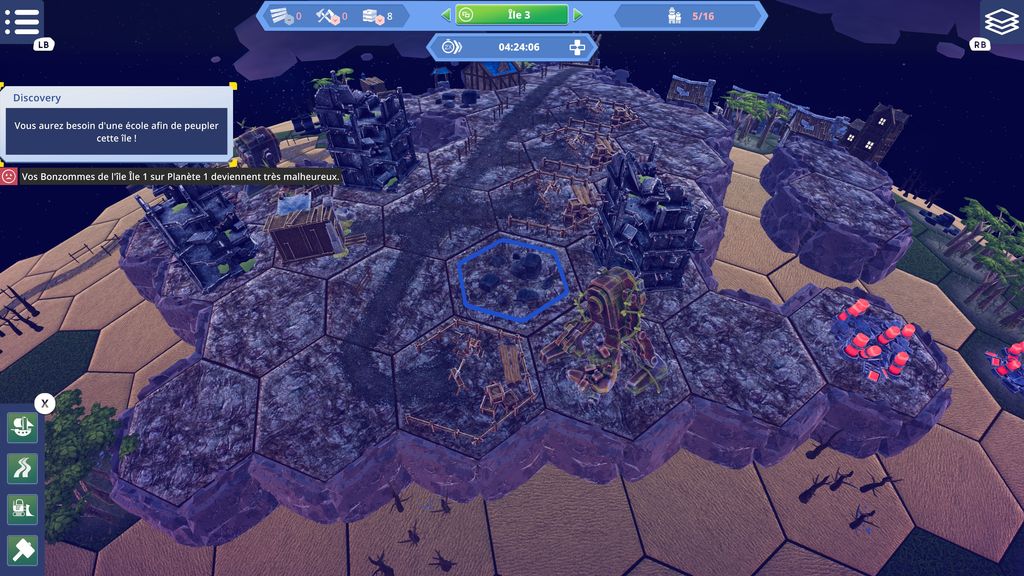This screenshot has width=1024, height=576.
Task: Open the layers panel icon
Action: 1001,20
